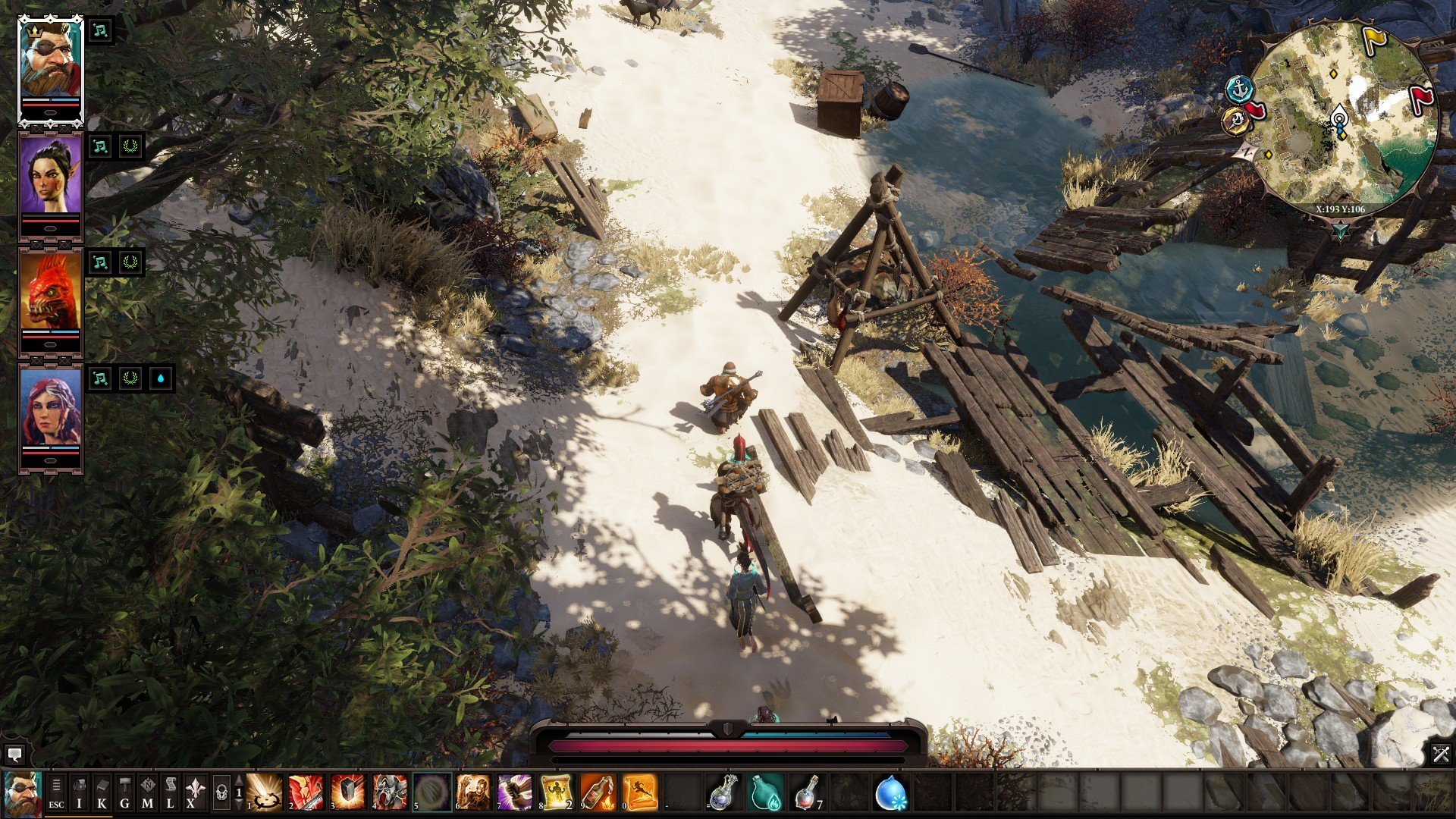The height and width of the screenshot is (819, 1456).
Task: Use the yellow scroll in hotbar slot 8
Action: [556, 792]
